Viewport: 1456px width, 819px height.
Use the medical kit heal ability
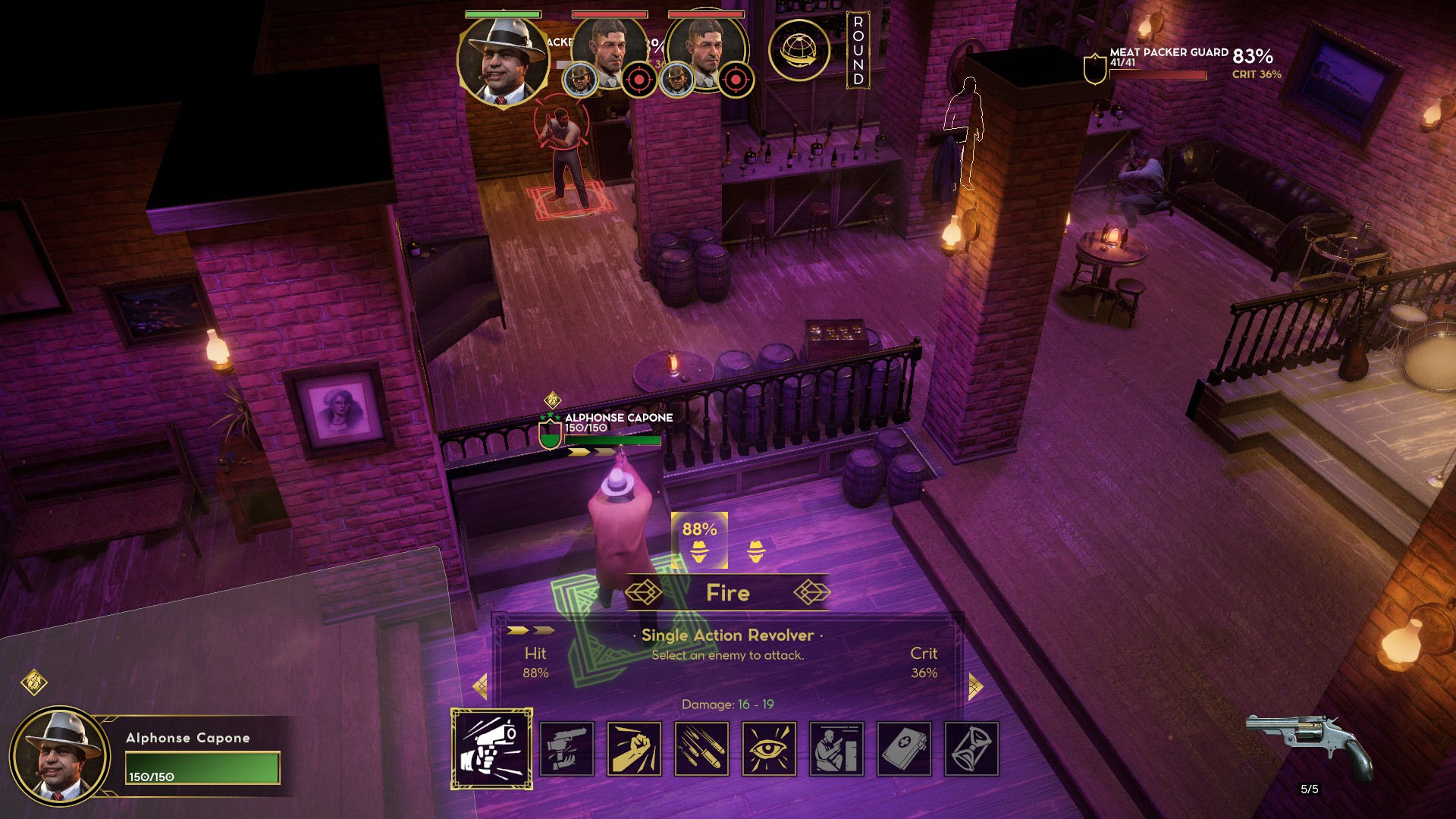pyautogui.click(x=904, y=748)
